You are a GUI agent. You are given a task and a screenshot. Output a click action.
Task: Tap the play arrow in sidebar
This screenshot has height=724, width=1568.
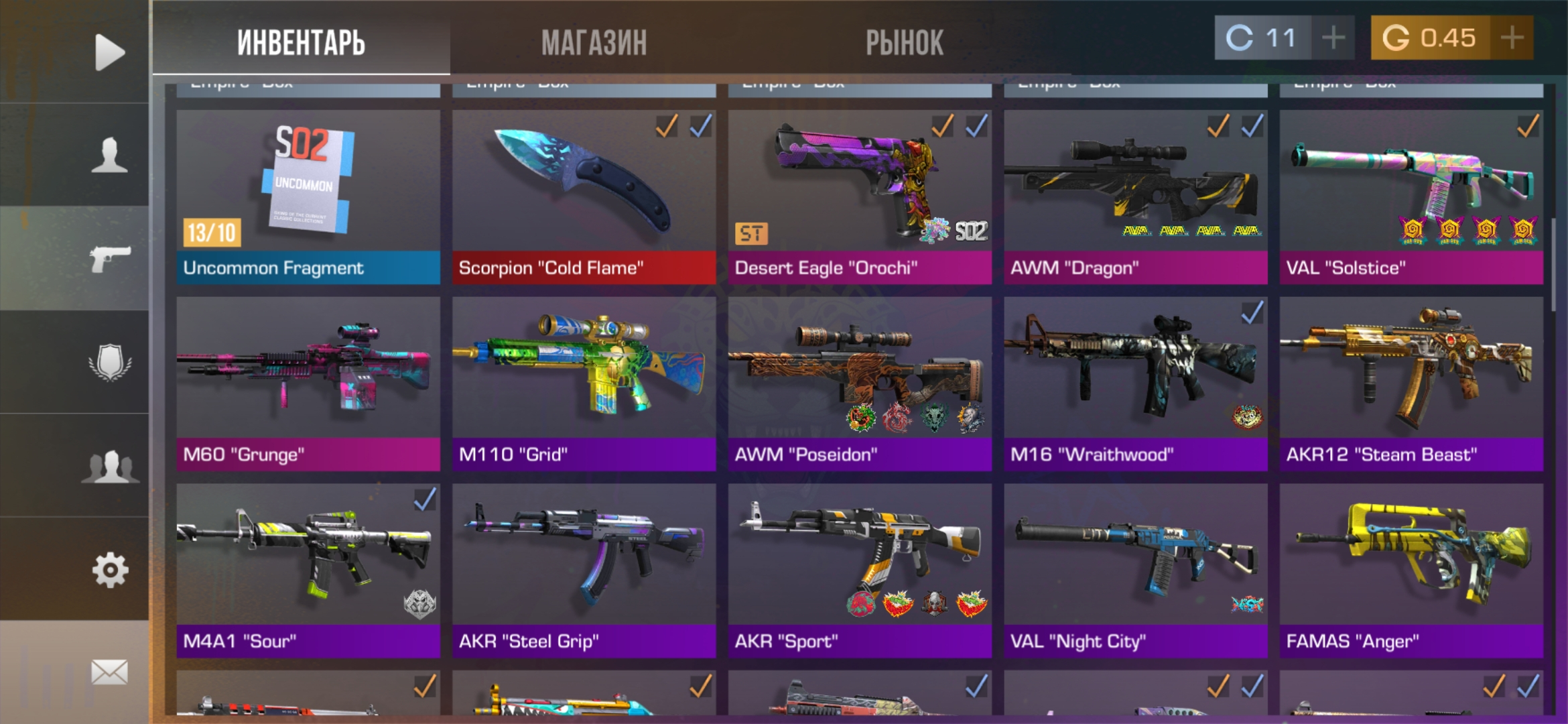109,52
